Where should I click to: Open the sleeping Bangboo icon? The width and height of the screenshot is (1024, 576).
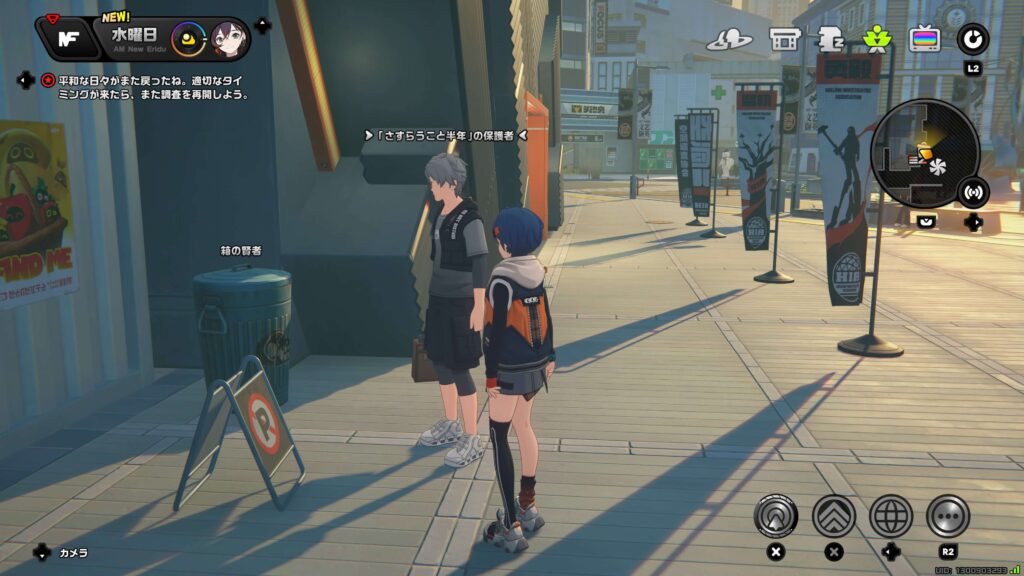831,39
